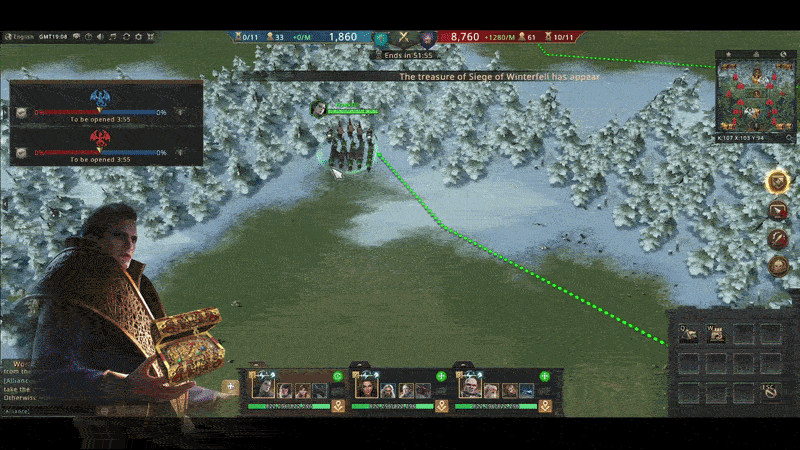Toggle sound with the speaker icon
The width and height of the screenshot is (800, 450).
point(99,37)
